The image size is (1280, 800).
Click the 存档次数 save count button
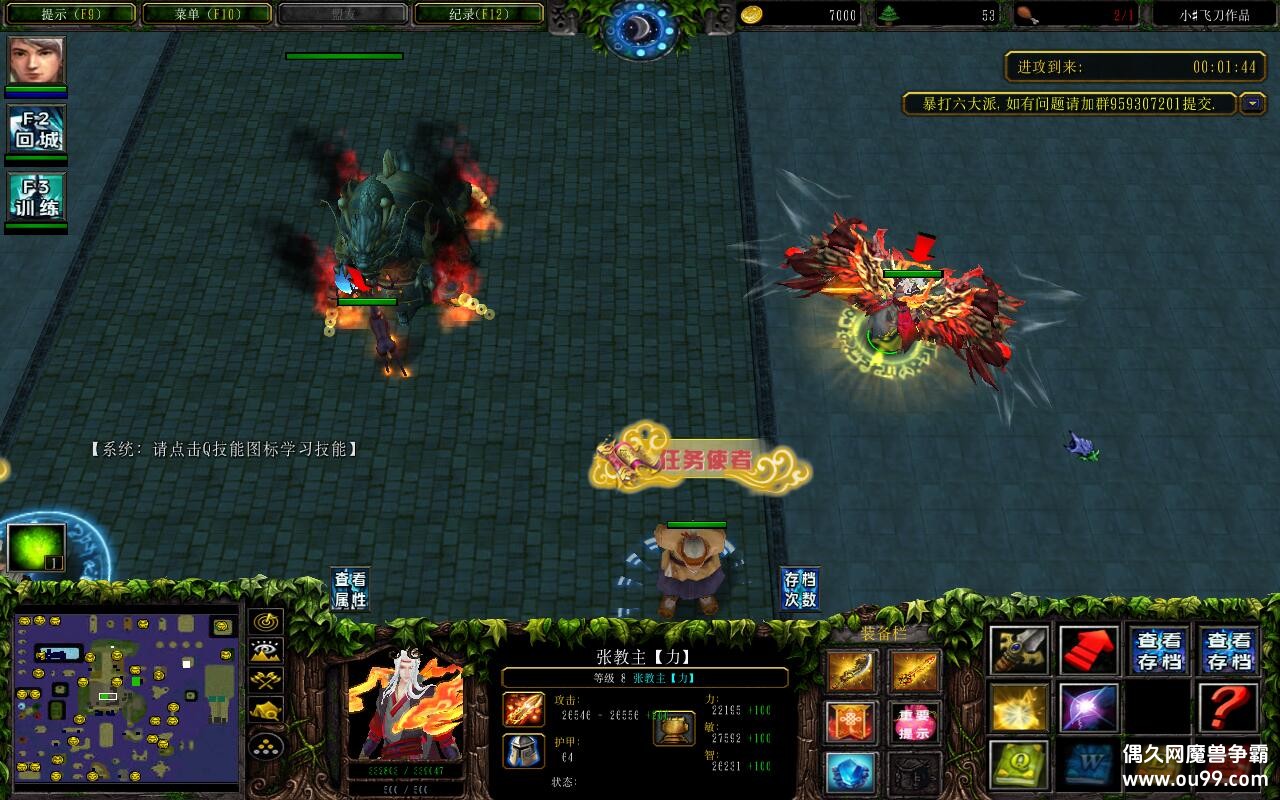click(x=800, y=590)
